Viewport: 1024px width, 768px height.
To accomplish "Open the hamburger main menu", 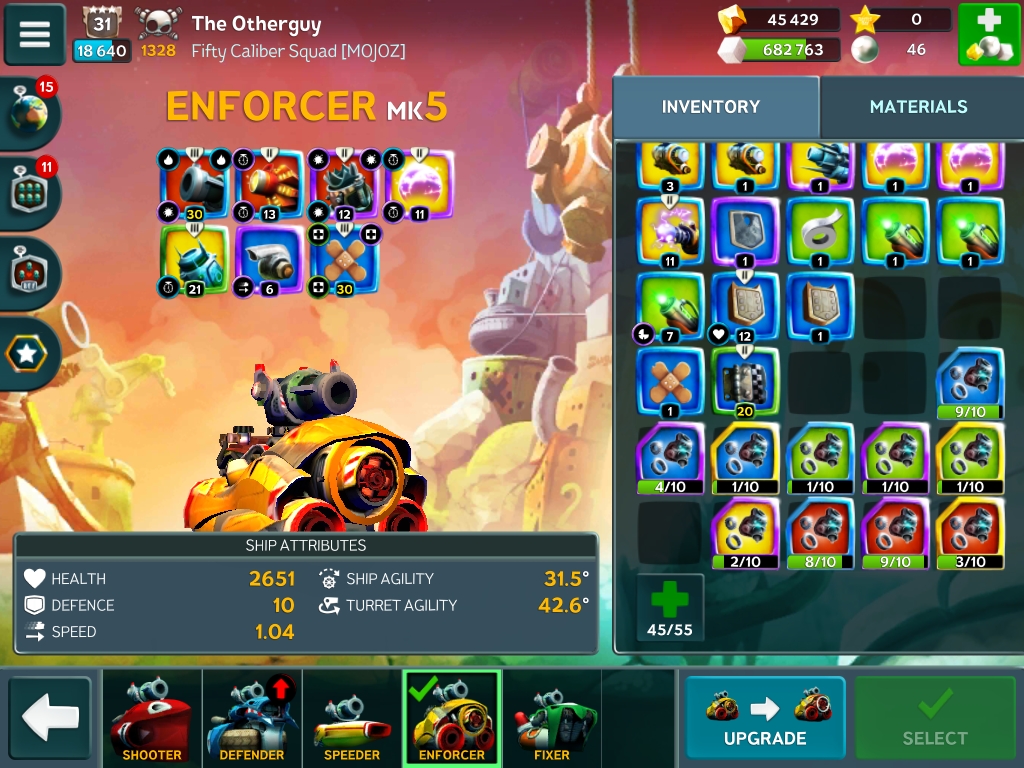I will coord(35,34).
